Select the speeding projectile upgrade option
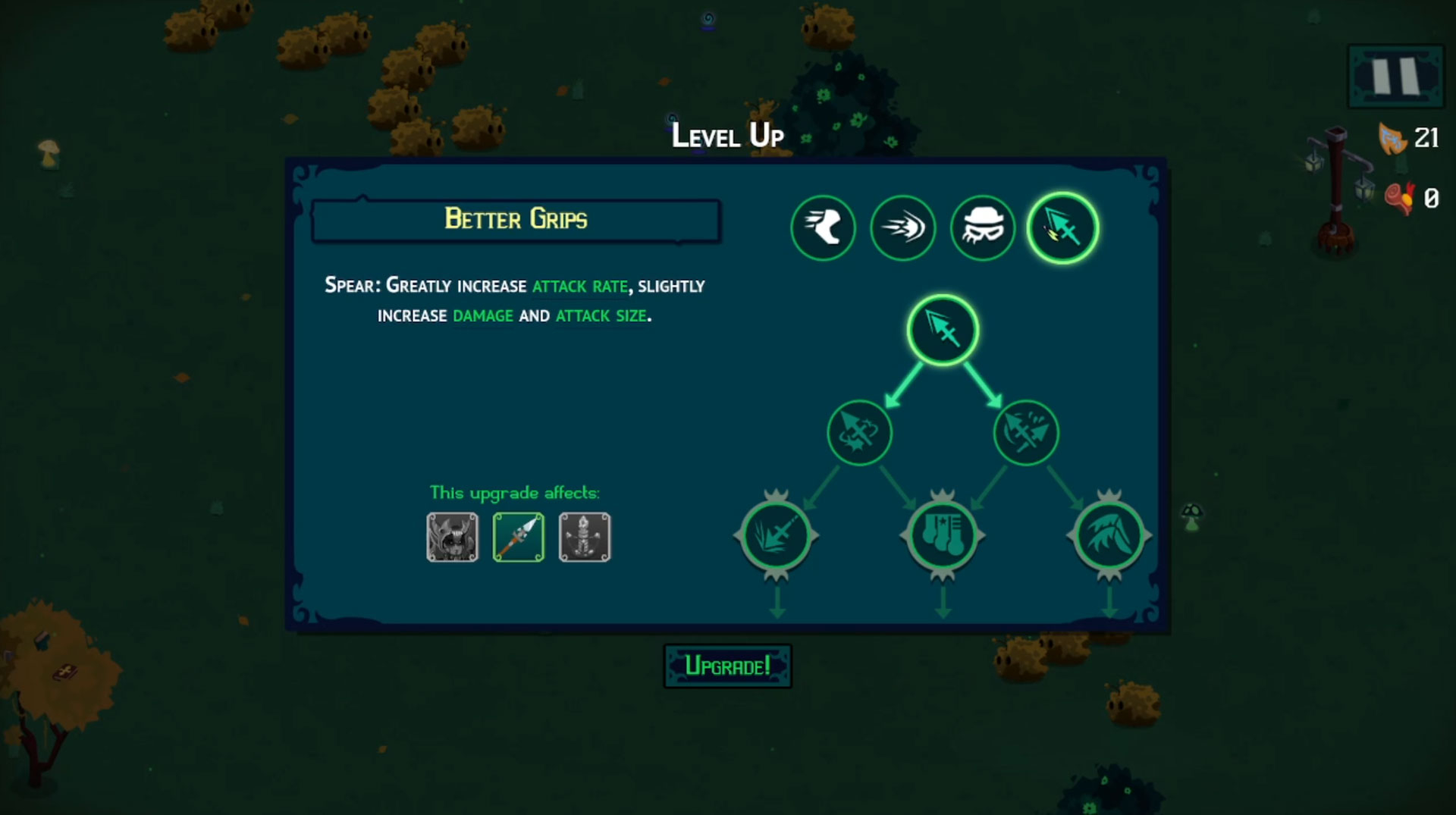The height and width of the screenshot is (815, 1456). (x=902, y=227)
